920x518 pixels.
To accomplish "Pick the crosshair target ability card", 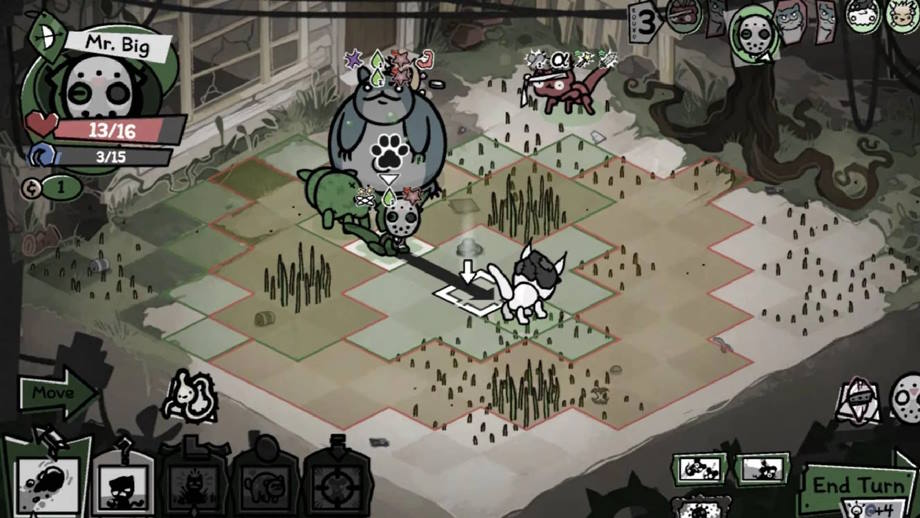I will click(x=339, y=486).
